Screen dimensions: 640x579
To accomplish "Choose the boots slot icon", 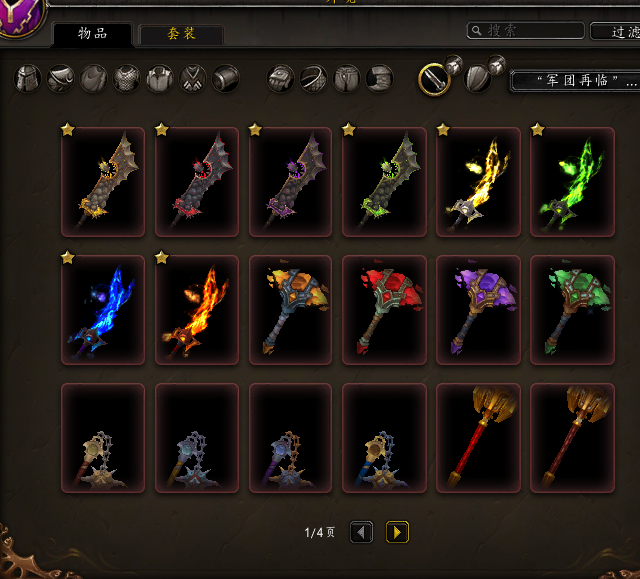I will coord(380,78).
